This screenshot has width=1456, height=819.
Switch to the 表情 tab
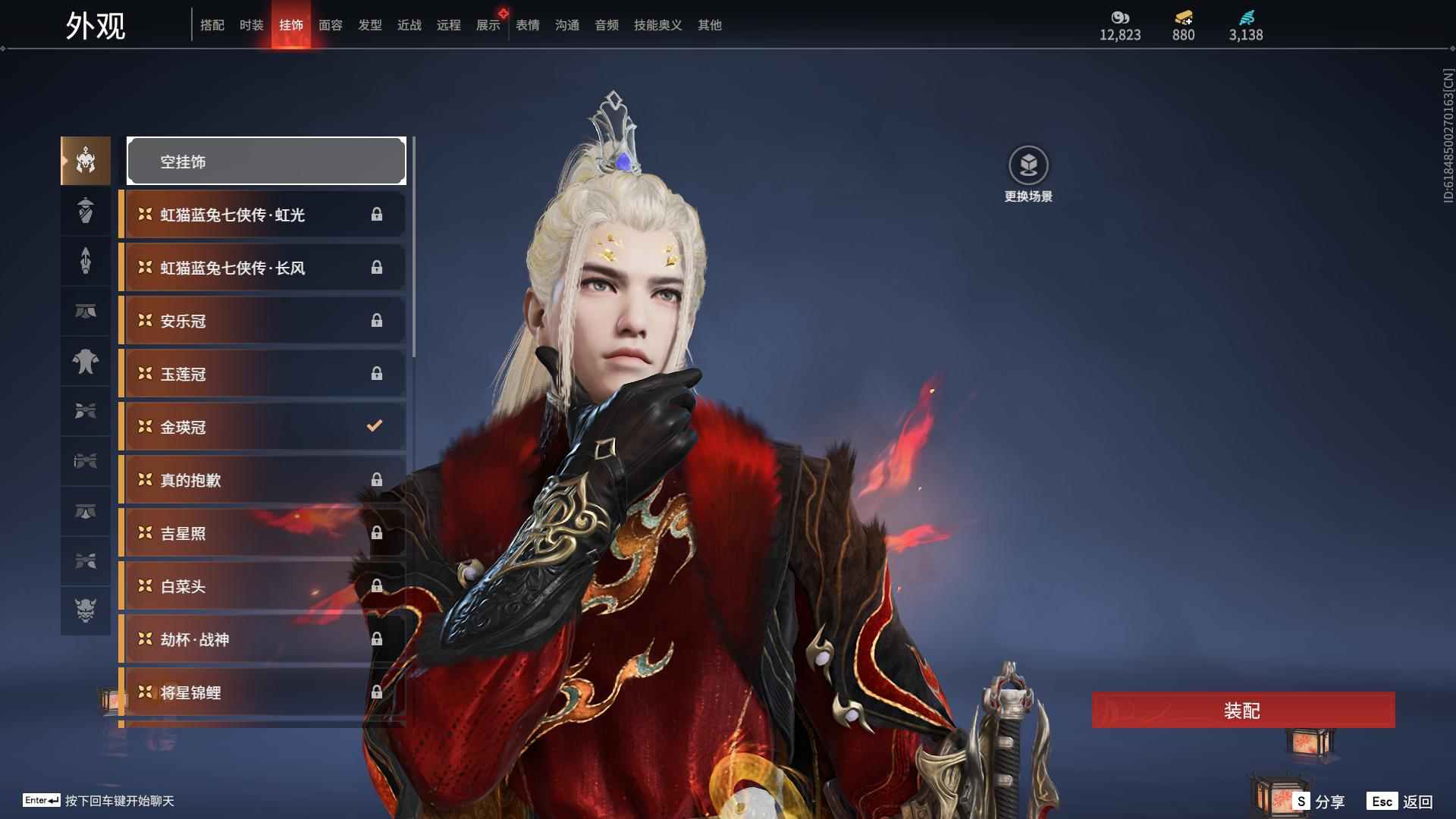point(527,25)
